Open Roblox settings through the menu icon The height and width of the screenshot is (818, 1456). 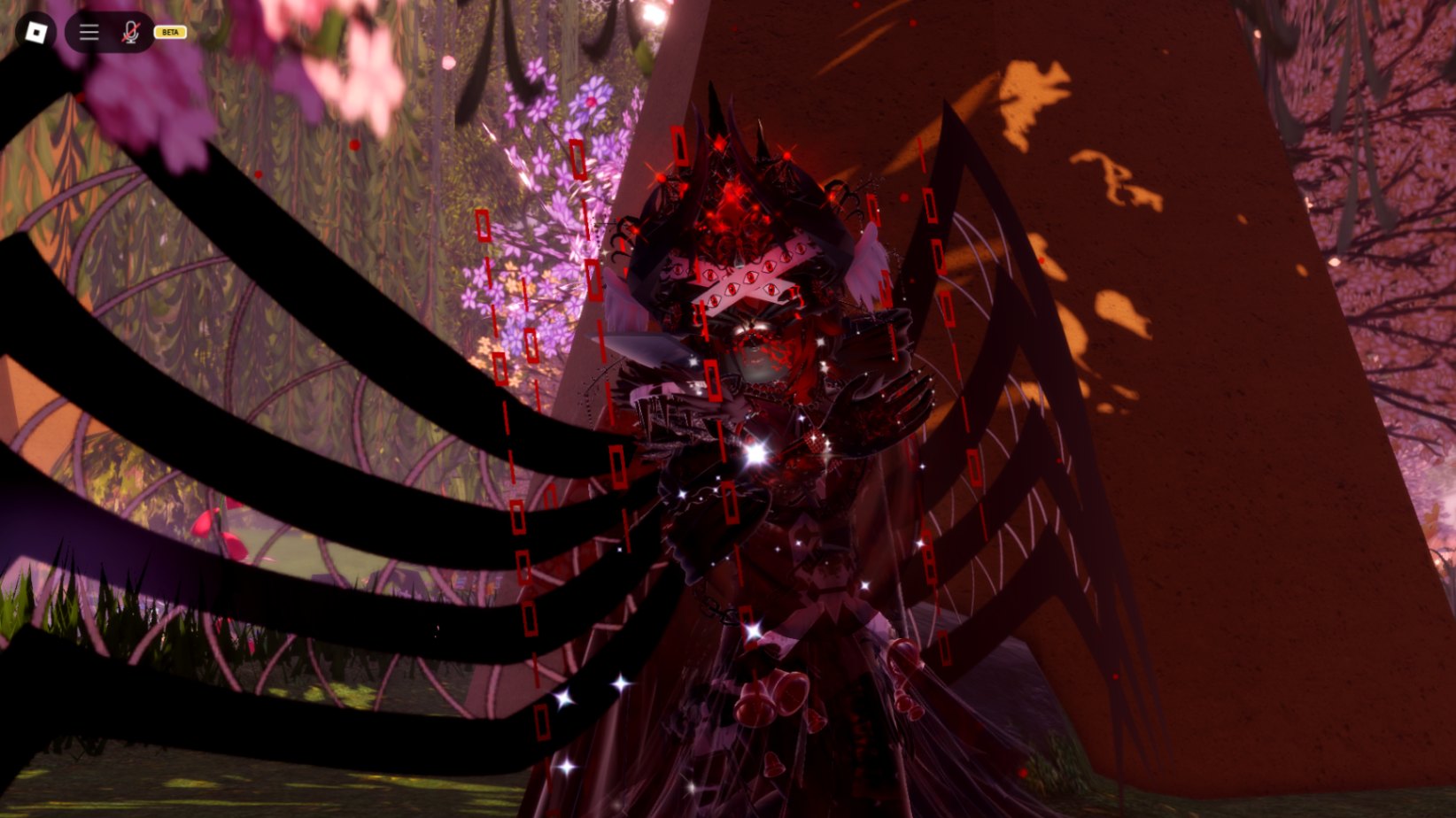88,33
